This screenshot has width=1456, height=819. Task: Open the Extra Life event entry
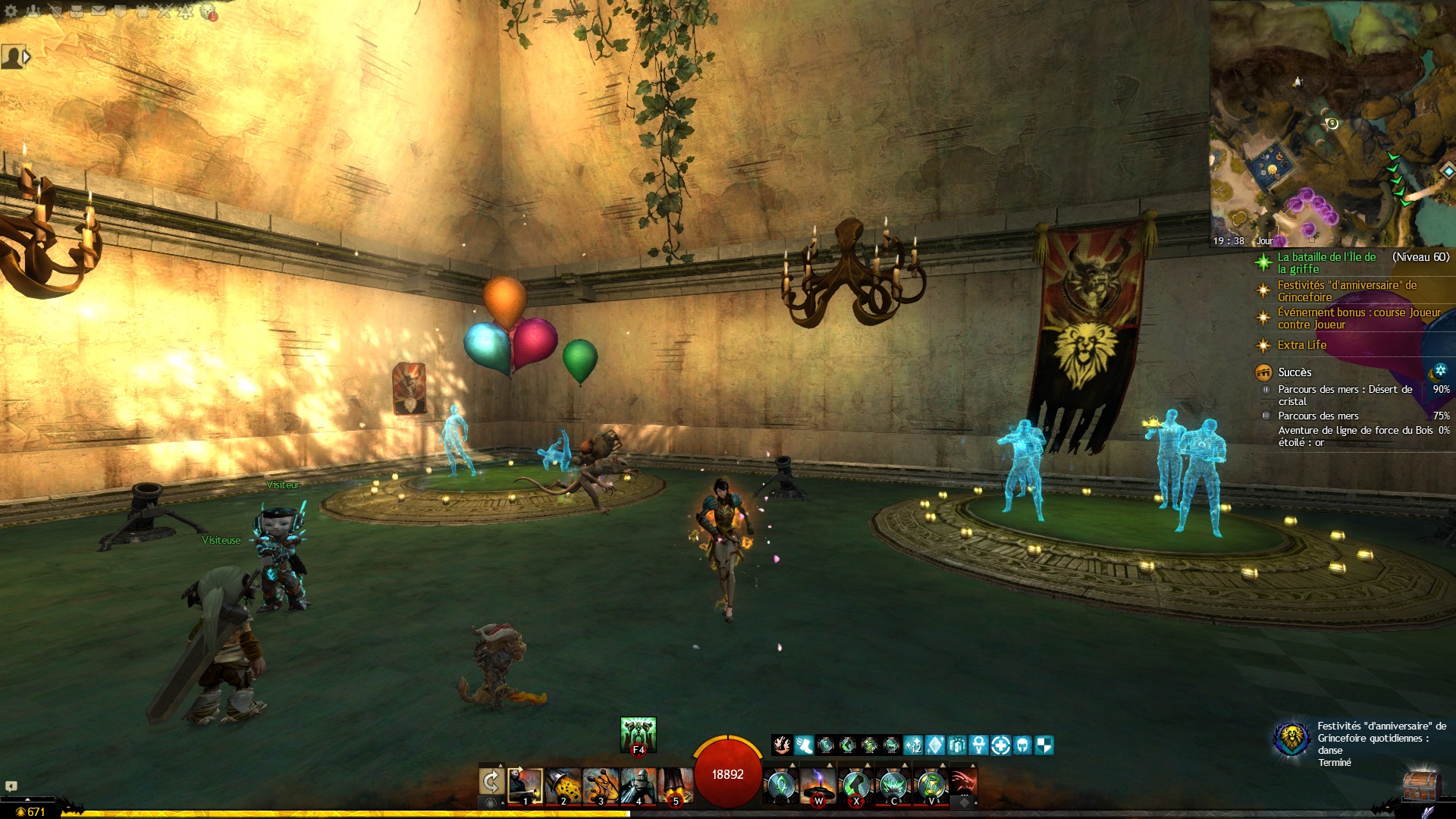[x=1301, y=345]
